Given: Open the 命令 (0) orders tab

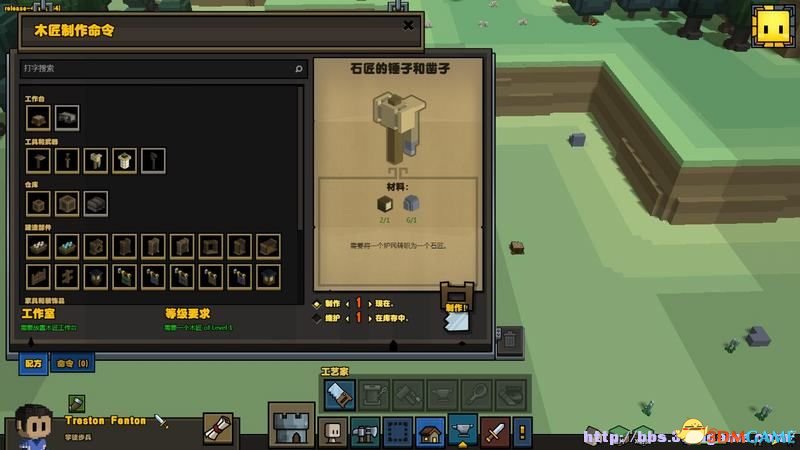Looking at the screenshot, I should (73, 364).
